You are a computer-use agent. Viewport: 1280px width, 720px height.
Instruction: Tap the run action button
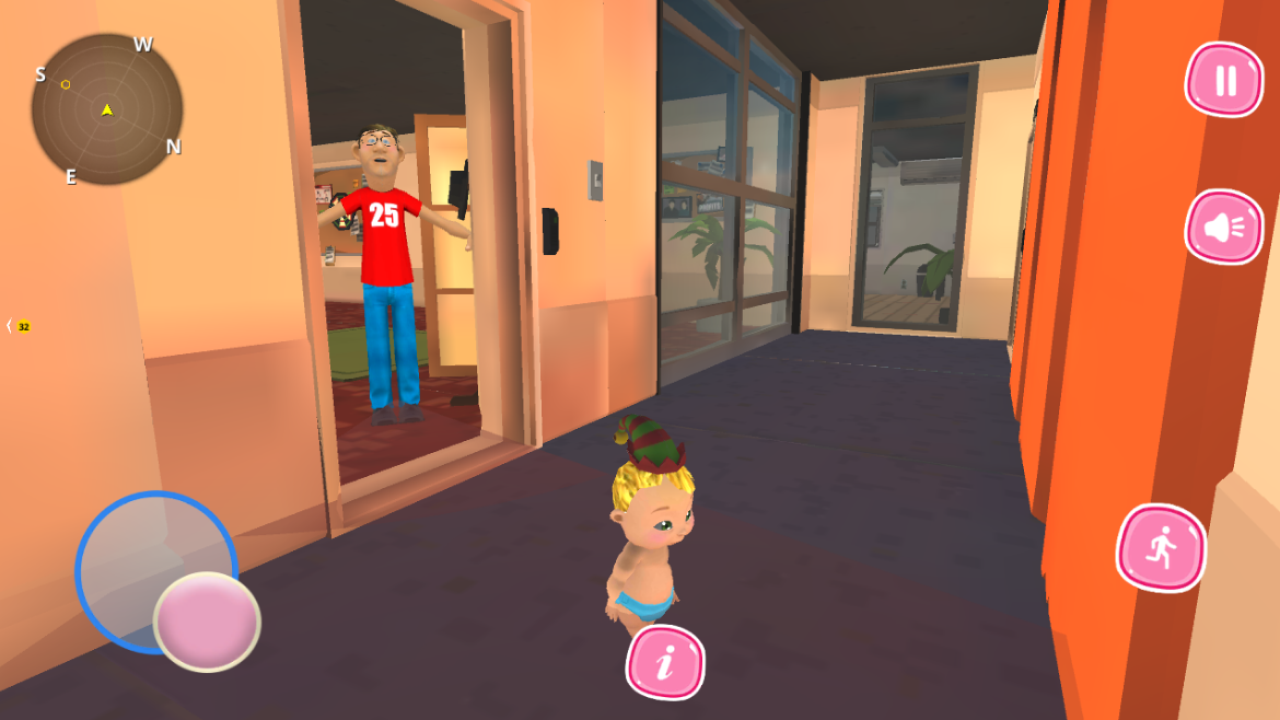pyautogui.click(x=1160, y=550)
